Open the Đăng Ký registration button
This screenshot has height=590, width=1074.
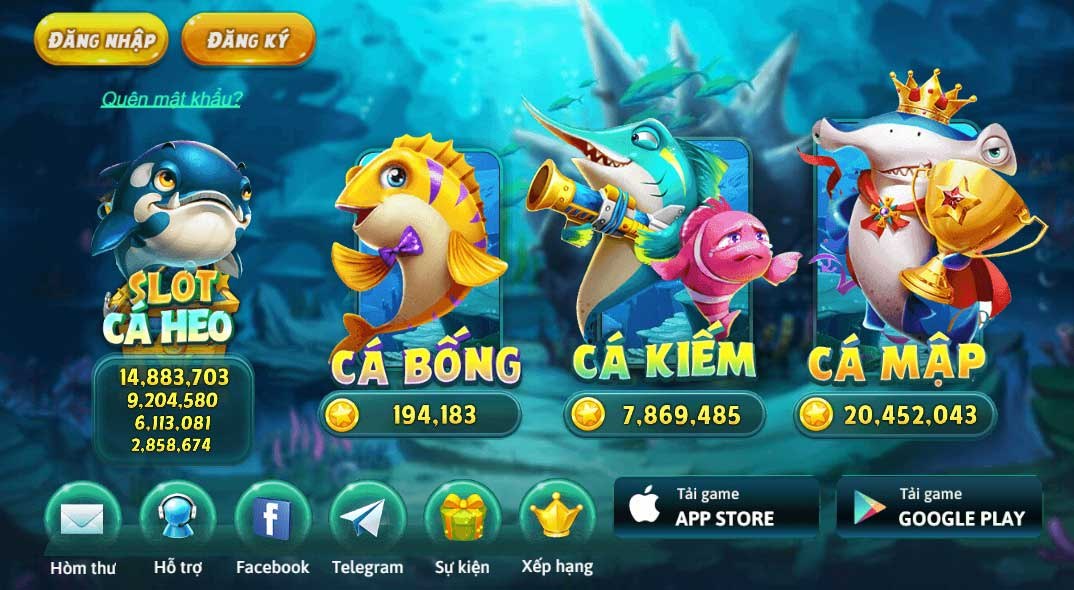[248, 40]
